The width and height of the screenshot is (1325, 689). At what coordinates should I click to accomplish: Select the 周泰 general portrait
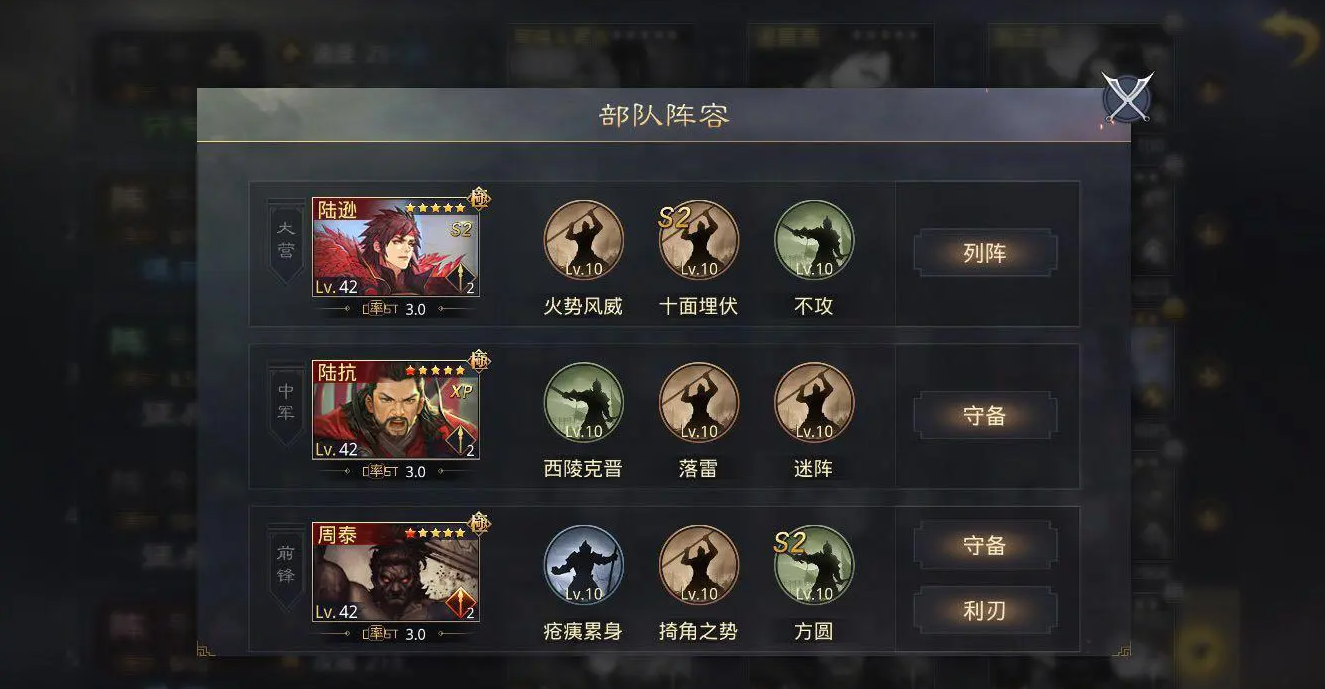tap(395, 573)
